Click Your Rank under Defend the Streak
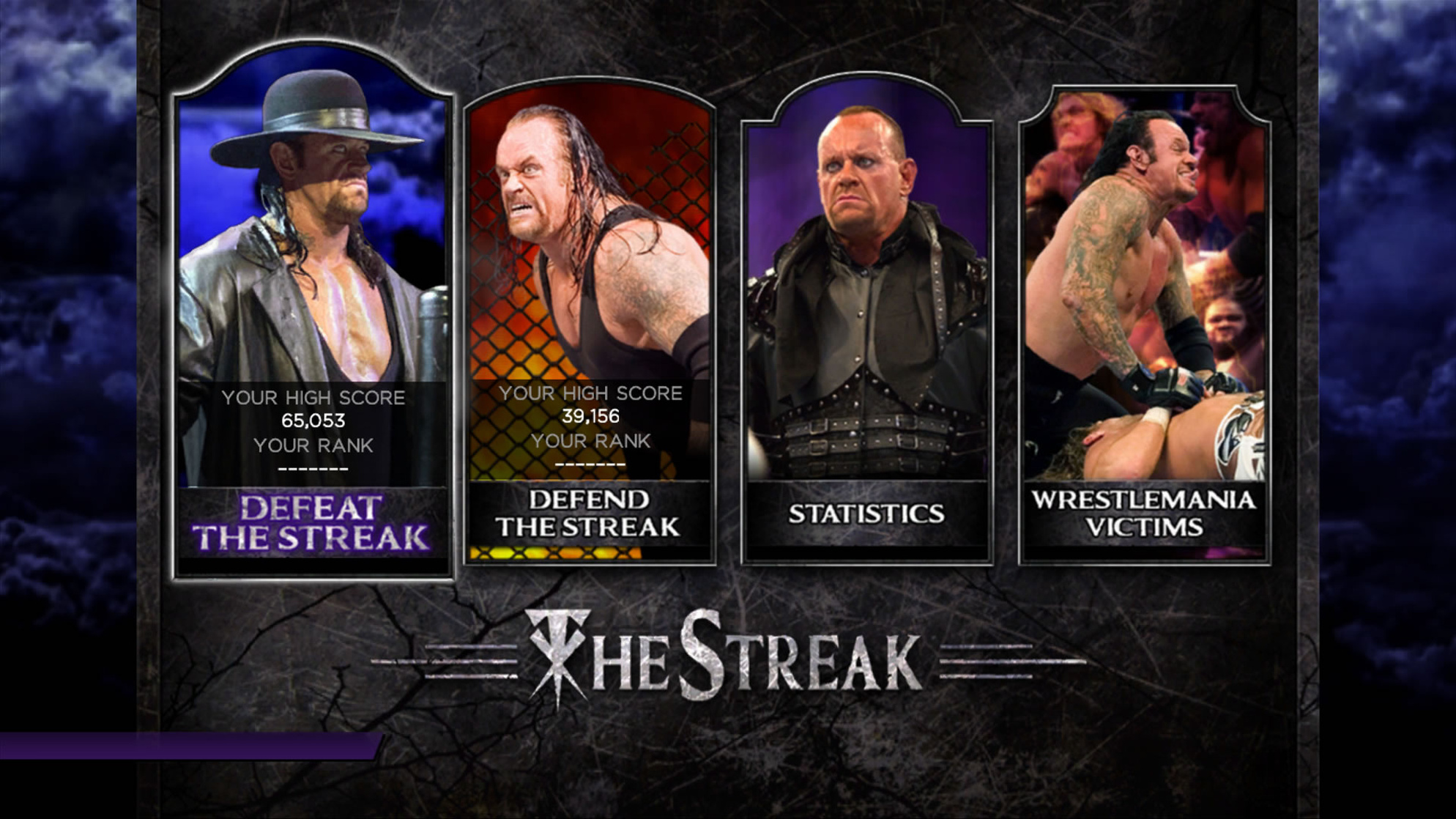The height and width of the screenshot is (819, 1456). (x=592, y=441)
